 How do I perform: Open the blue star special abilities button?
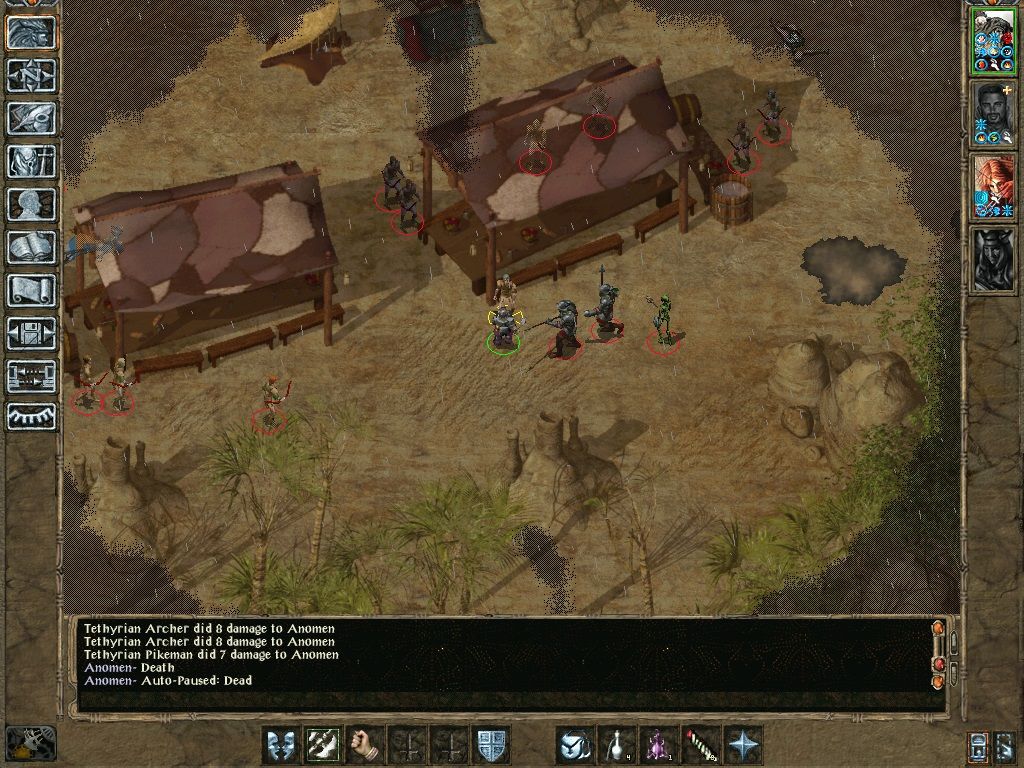pyautogui.click(x=743, y=745)
